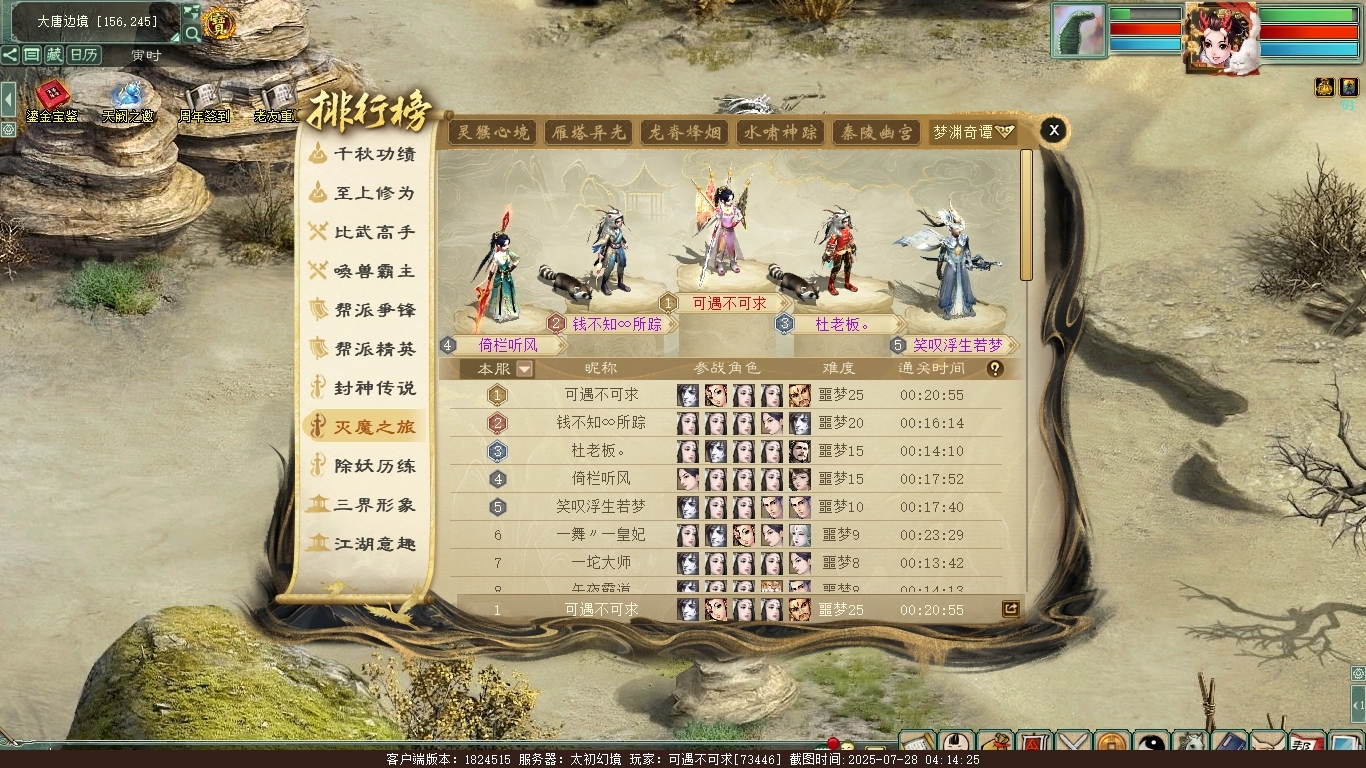This screenshot has width=1366, height=768.
Task: Select the 封神传说 ranking category
Action: 364,388
